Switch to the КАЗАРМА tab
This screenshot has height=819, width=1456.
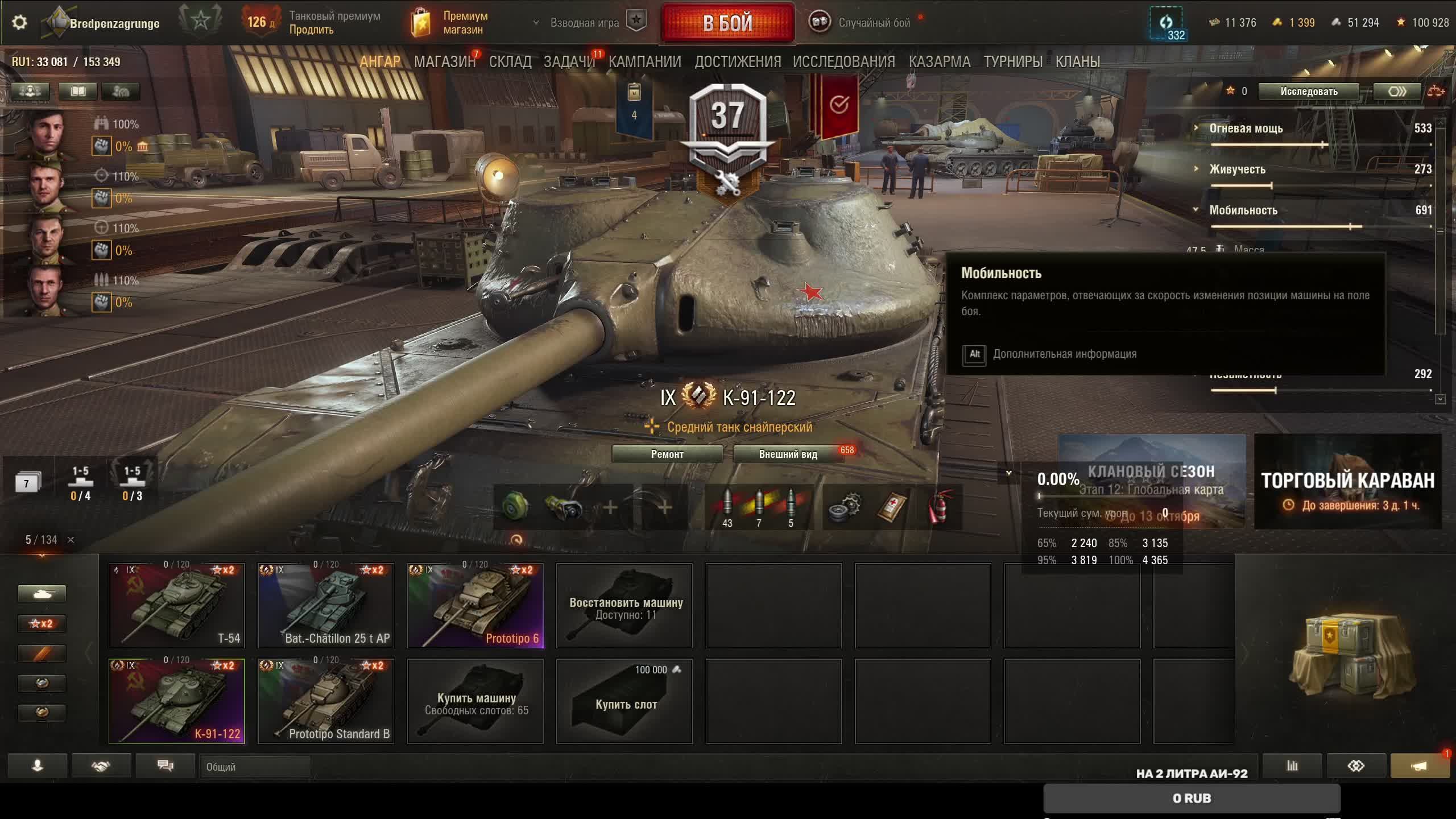point(939,61)
